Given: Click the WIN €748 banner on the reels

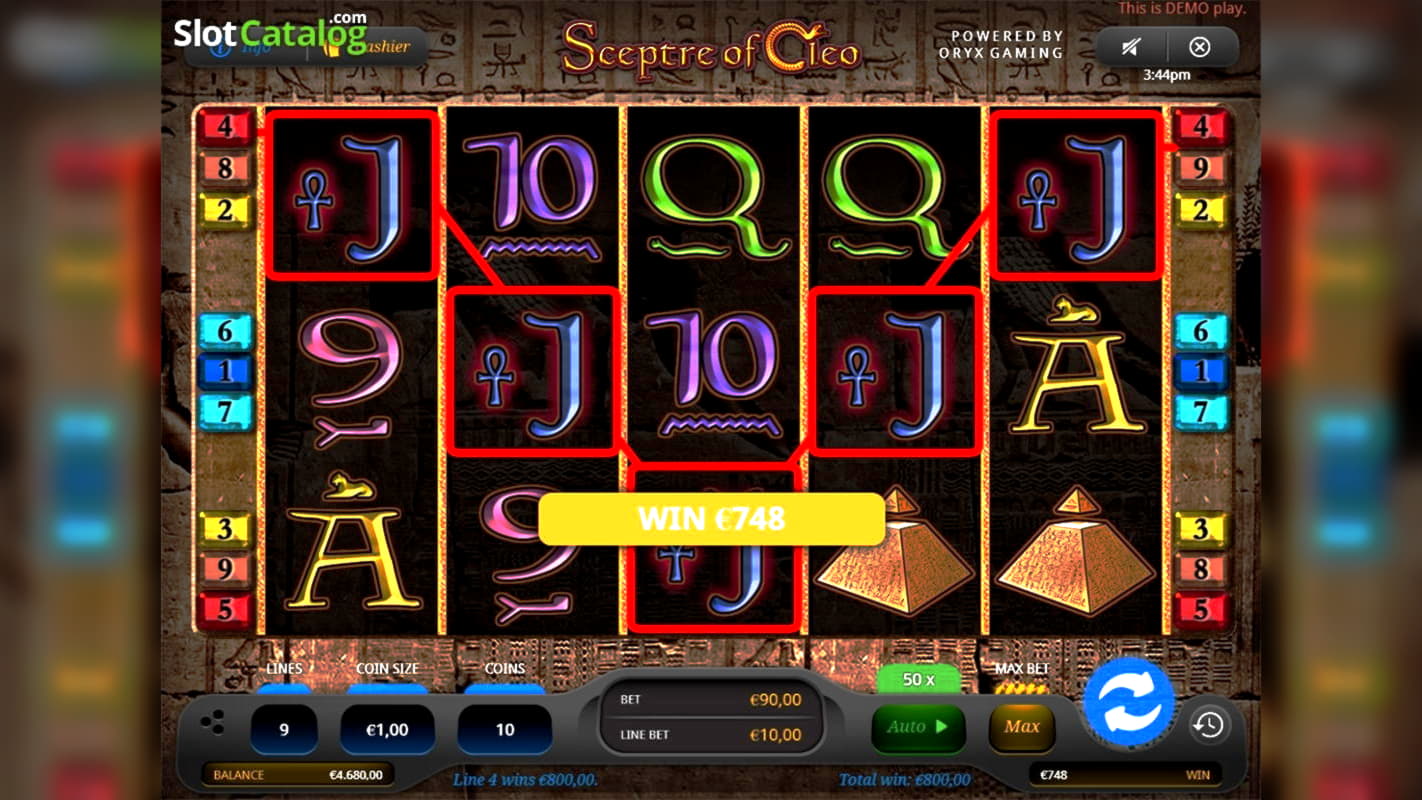Looking at the screenshot, I should coord(711,519).
